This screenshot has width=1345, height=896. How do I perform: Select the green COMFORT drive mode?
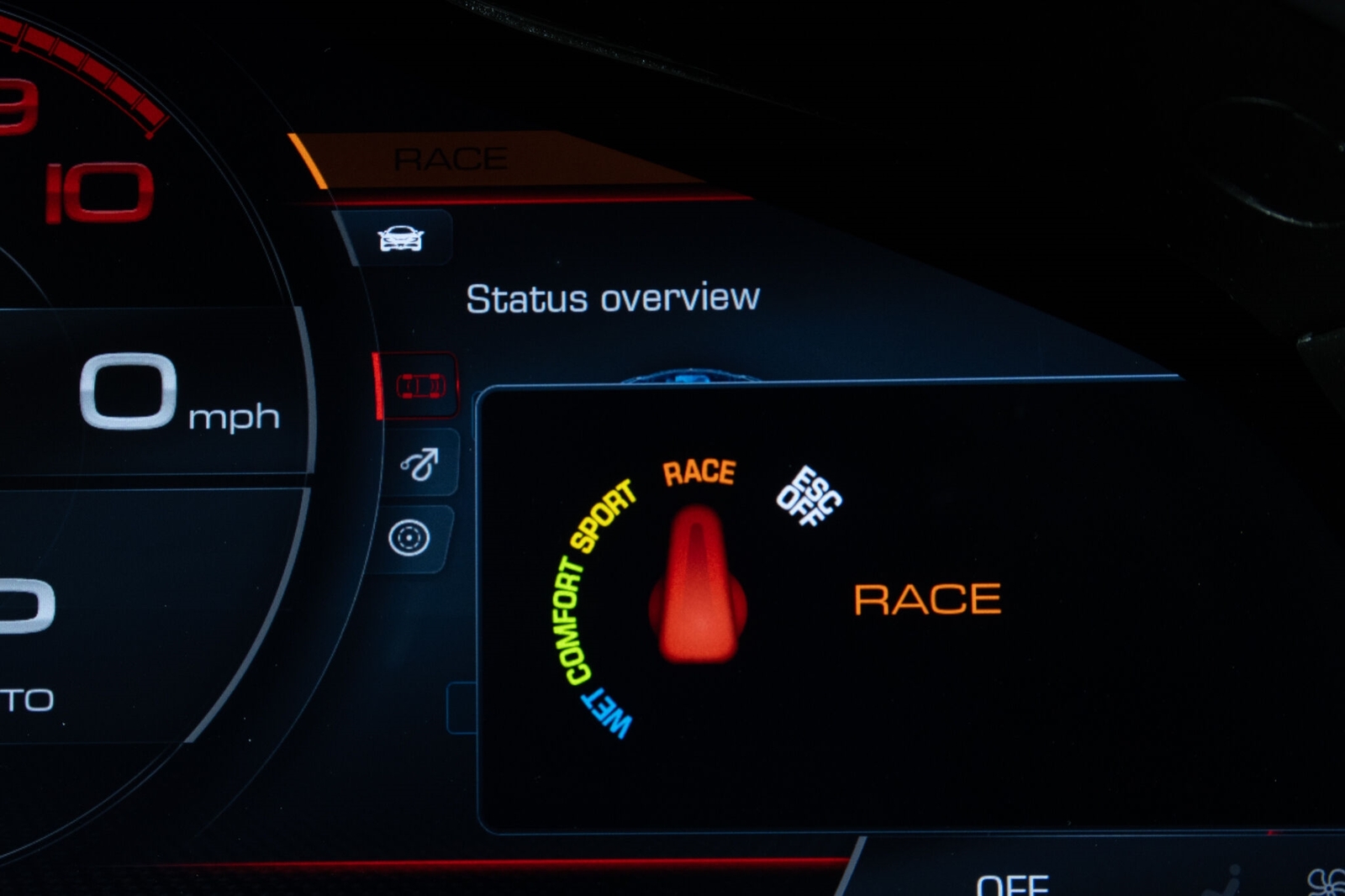[x=569, y=620]
